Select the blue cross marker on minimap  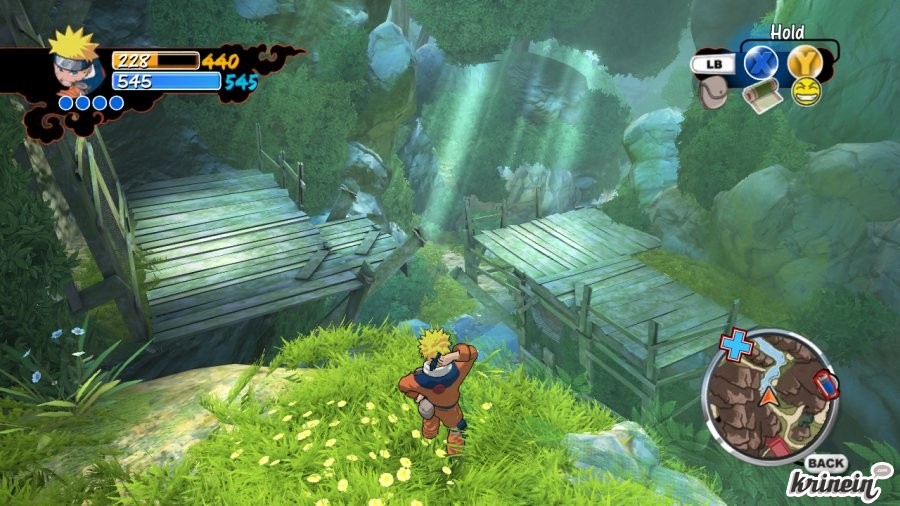click(x=737, y=346)
